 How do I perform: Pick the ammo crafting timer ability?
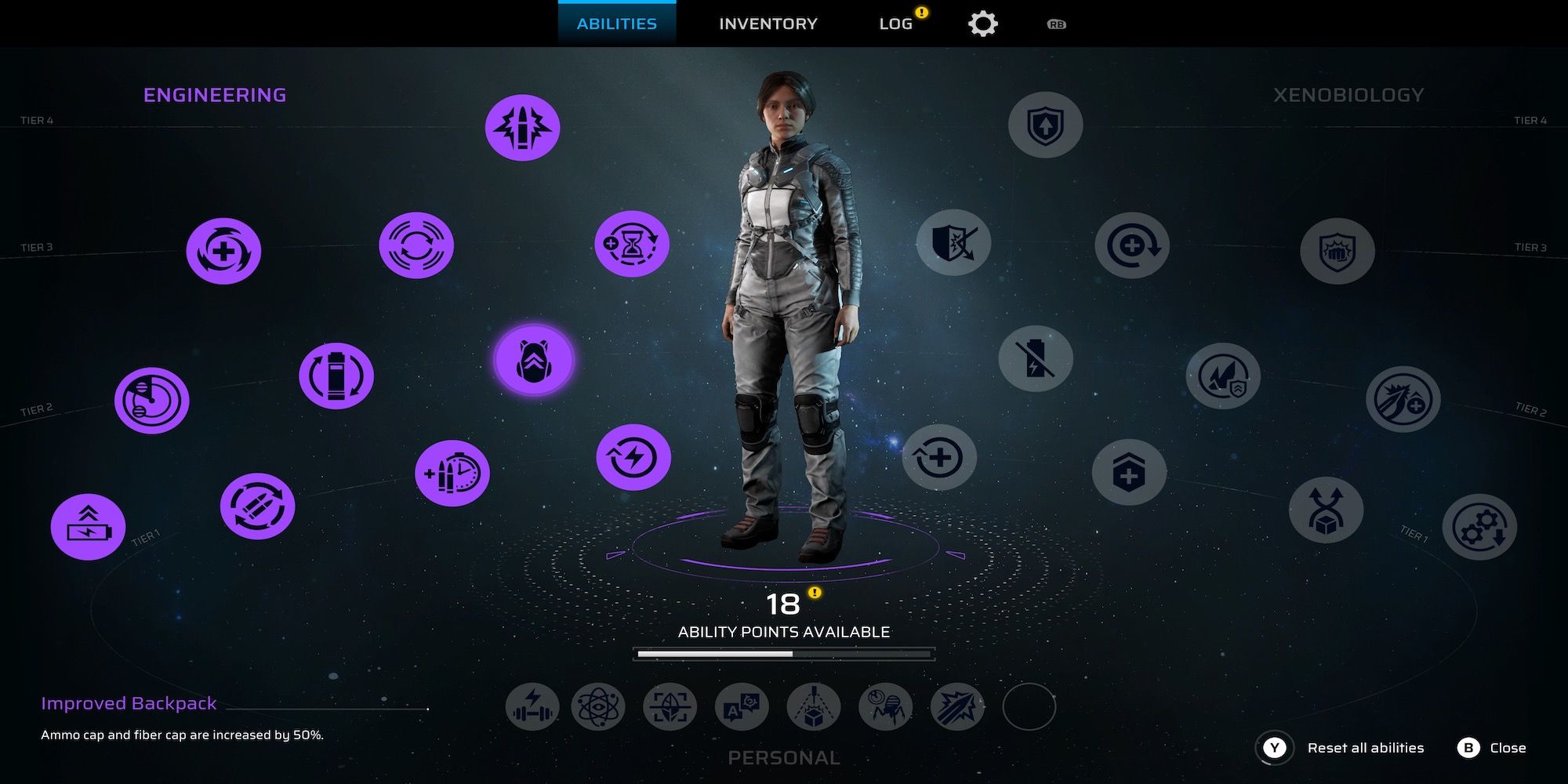452,472
